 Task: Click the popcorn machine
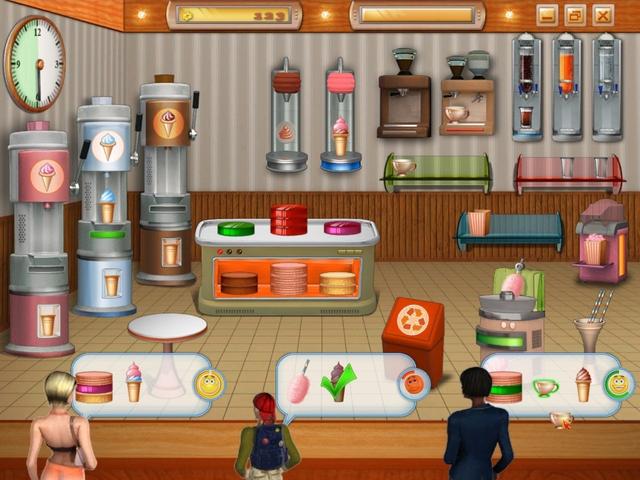pos(600,240)
